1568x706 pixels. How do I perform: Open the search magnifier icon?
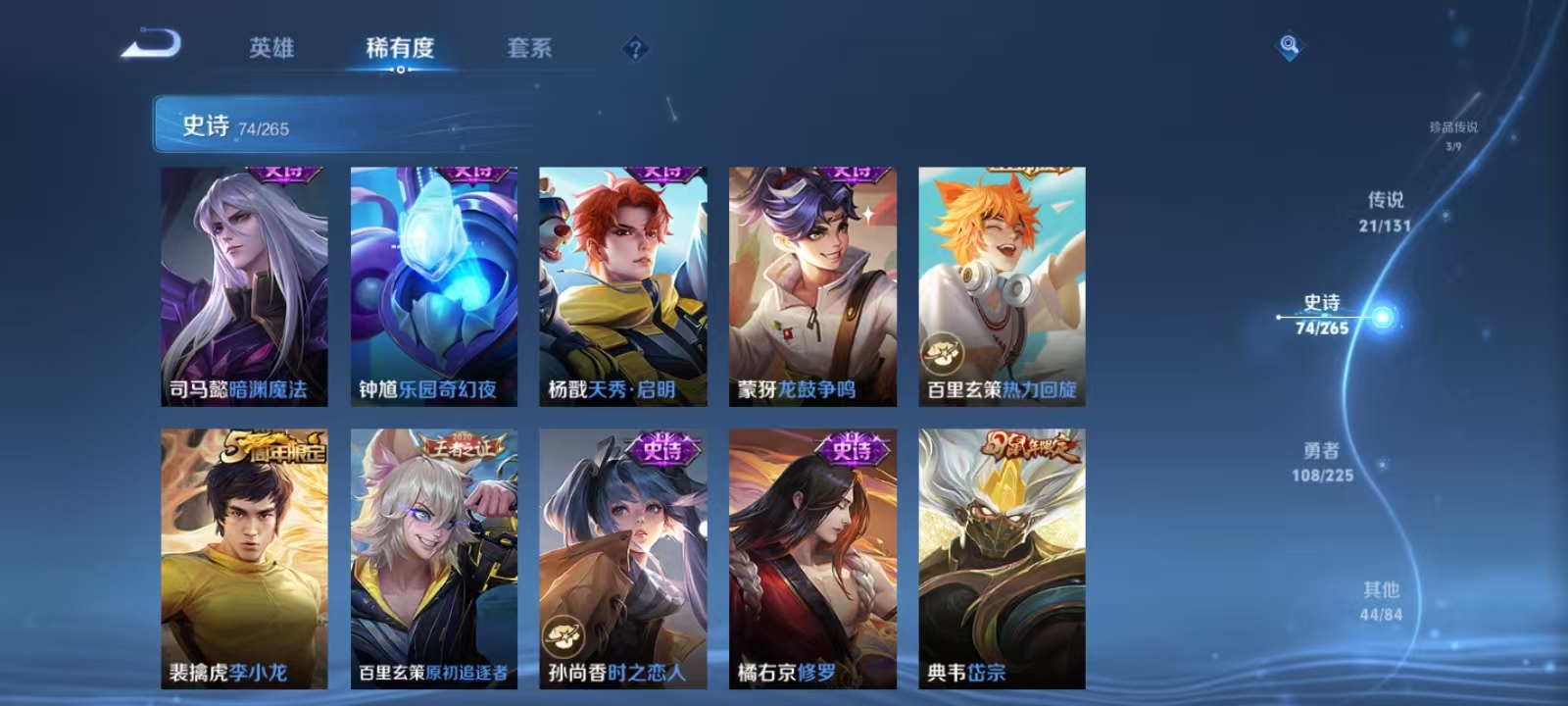point(1287,43)
